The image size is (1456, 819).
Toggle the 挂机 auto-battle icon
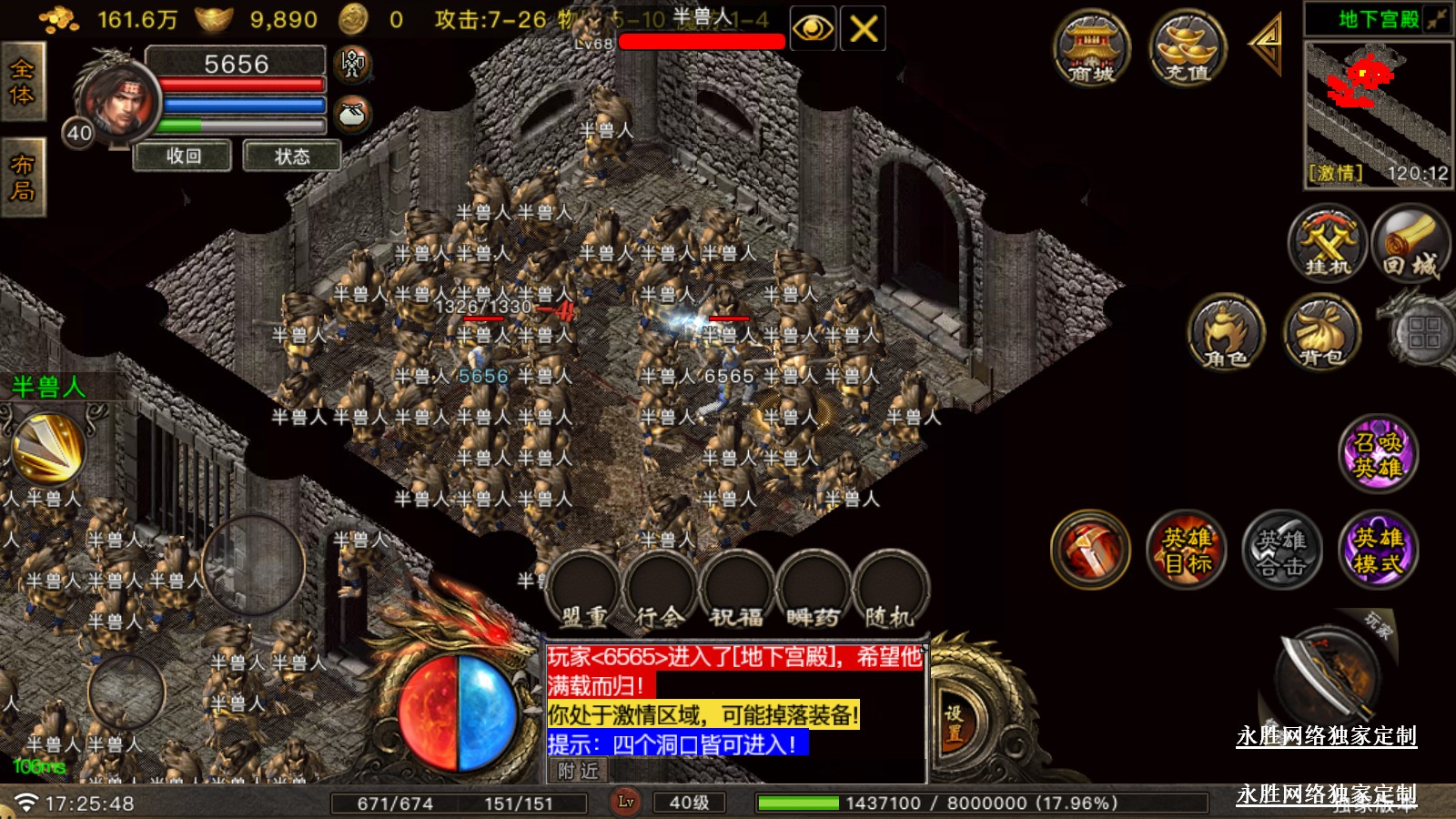point(1328,243)
